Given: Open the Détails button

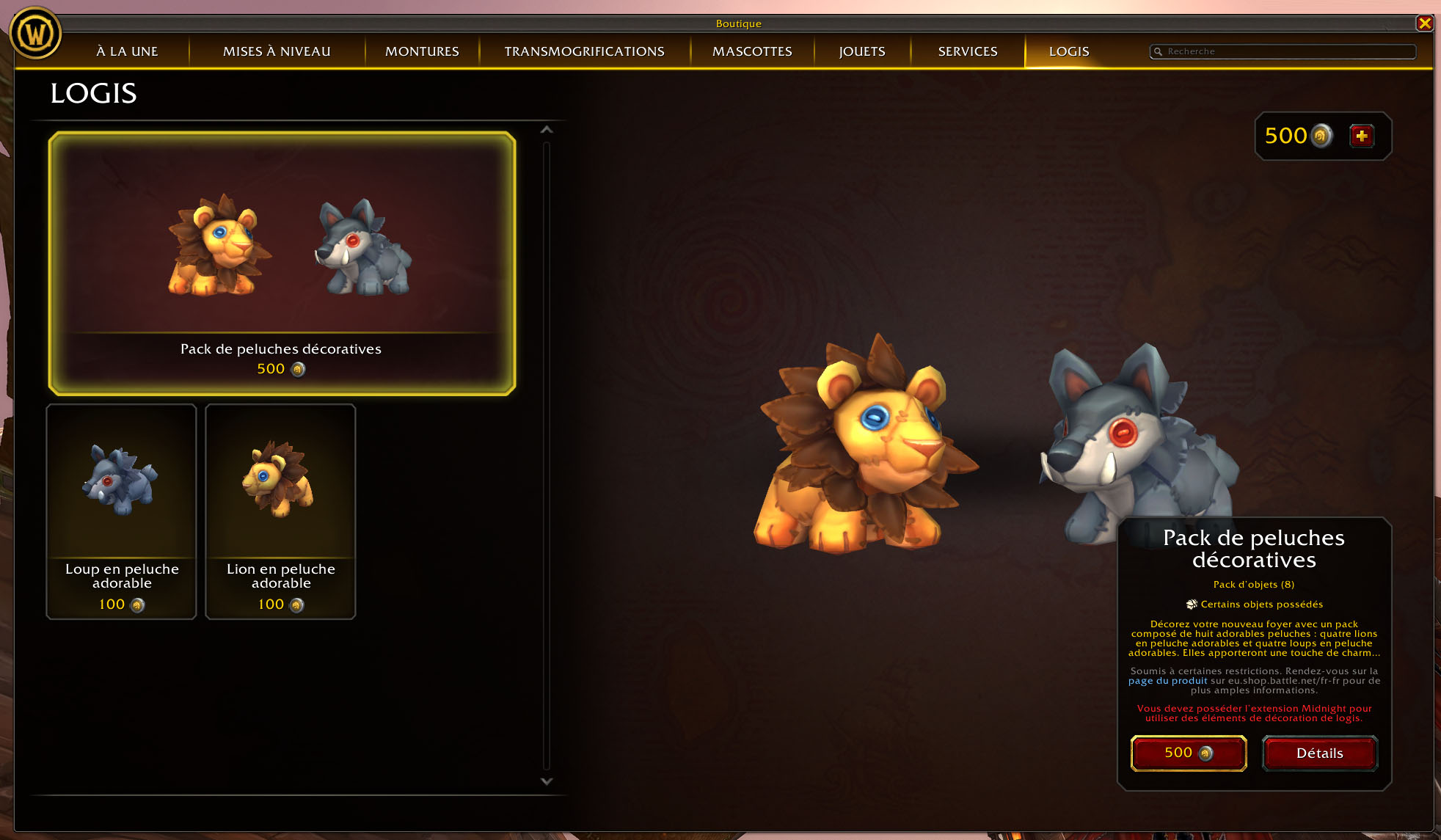Looking at the screenshot, I should coord(1319,753).
